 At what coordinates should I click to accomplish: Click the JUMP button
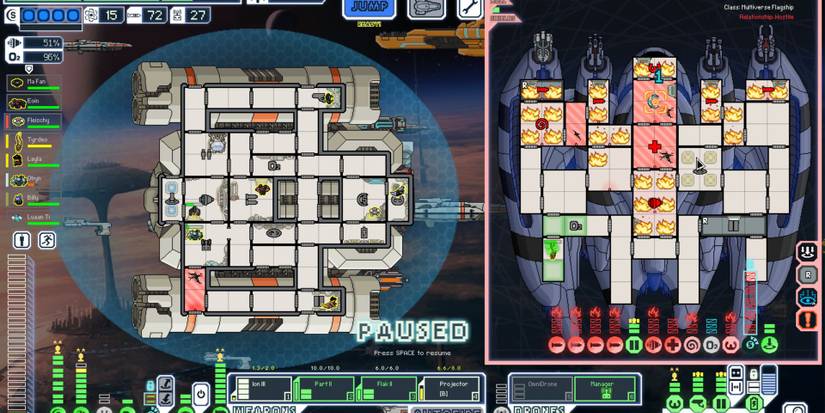(x=367, y=9)
